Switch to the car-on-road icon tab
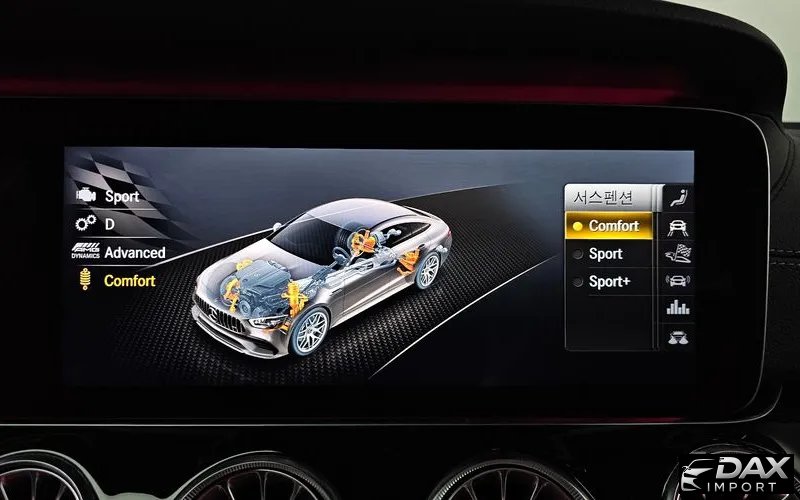Viewport: 800px width, 500px height. (678, 226)
